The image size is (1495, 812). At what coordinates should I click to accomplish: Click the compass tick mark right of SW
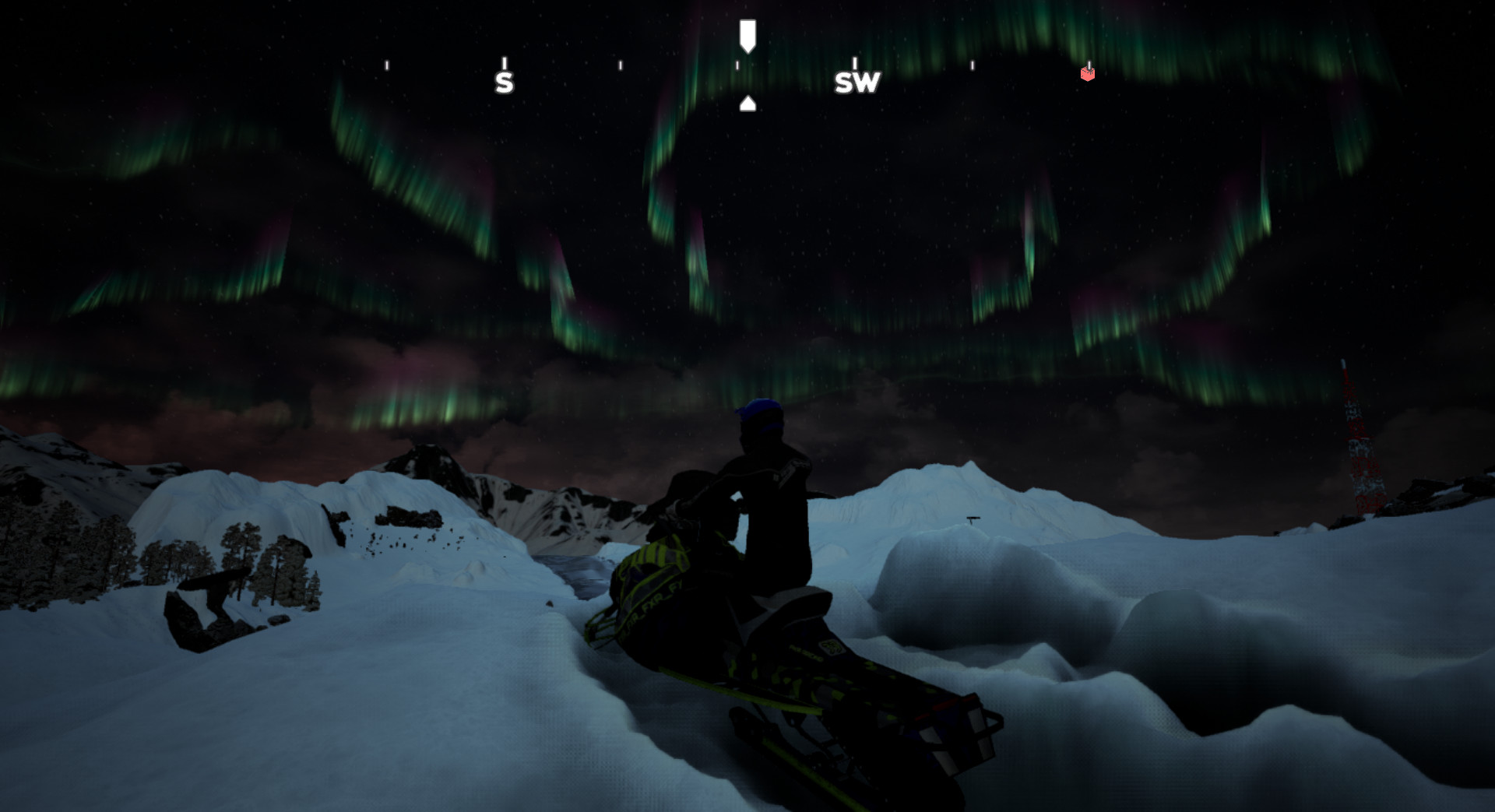click(971, 65)
